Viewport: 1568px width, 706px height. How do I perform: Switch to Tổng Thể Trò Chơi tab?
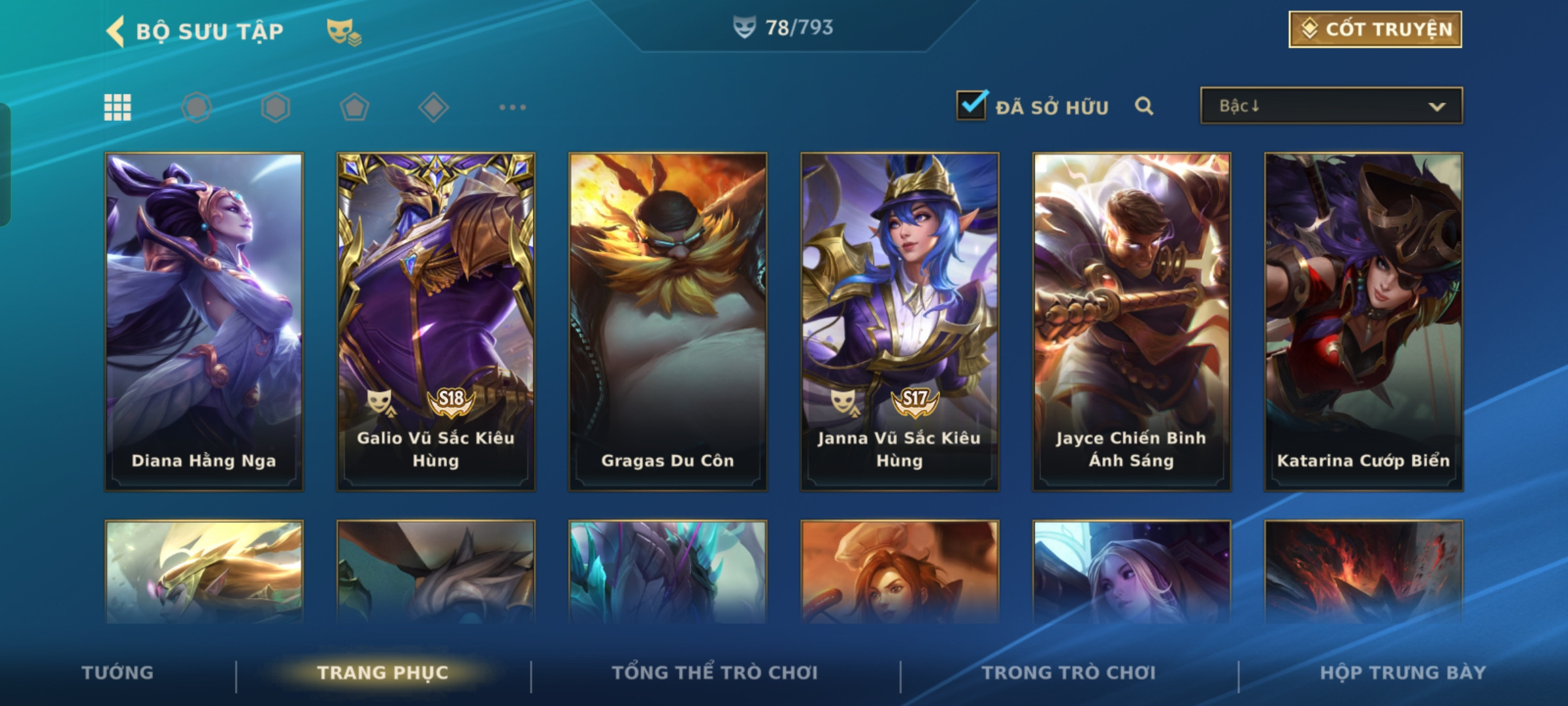(x=715, y=673)
